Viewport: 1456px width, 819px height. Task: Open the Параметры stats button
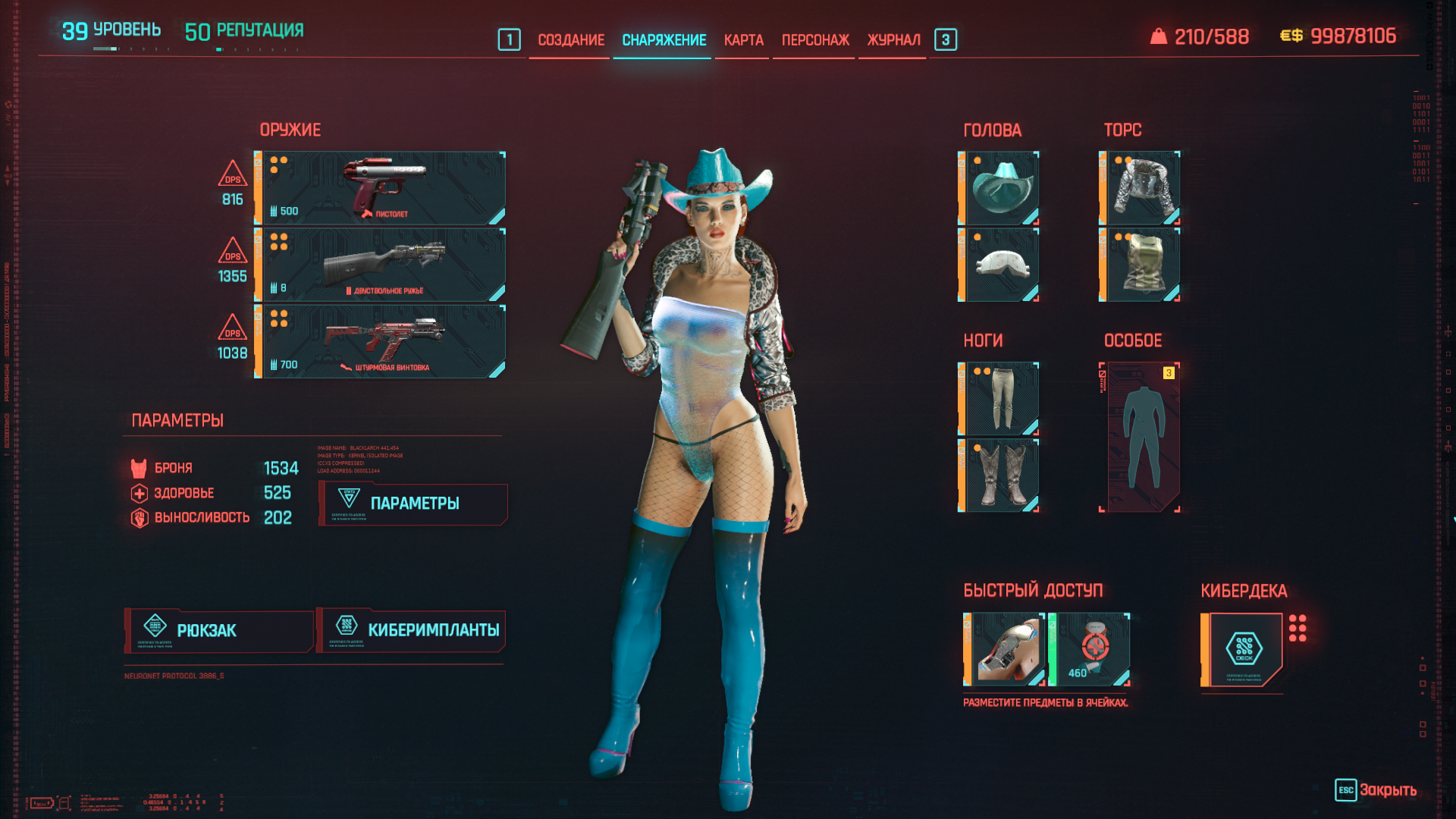click(x=413, y=504)
